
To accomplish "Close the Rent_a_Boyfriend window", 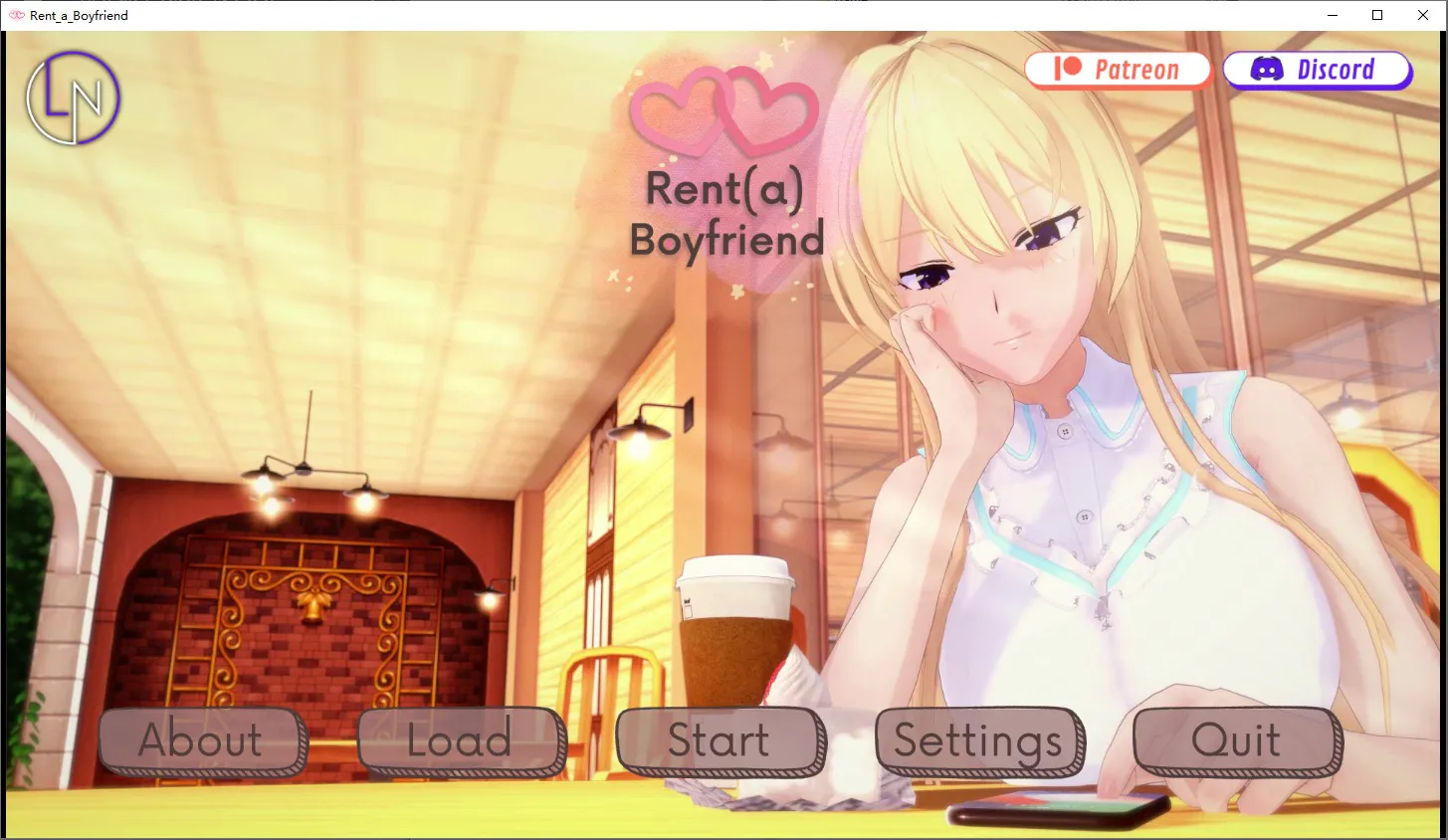I will (x=1422, y=15).
